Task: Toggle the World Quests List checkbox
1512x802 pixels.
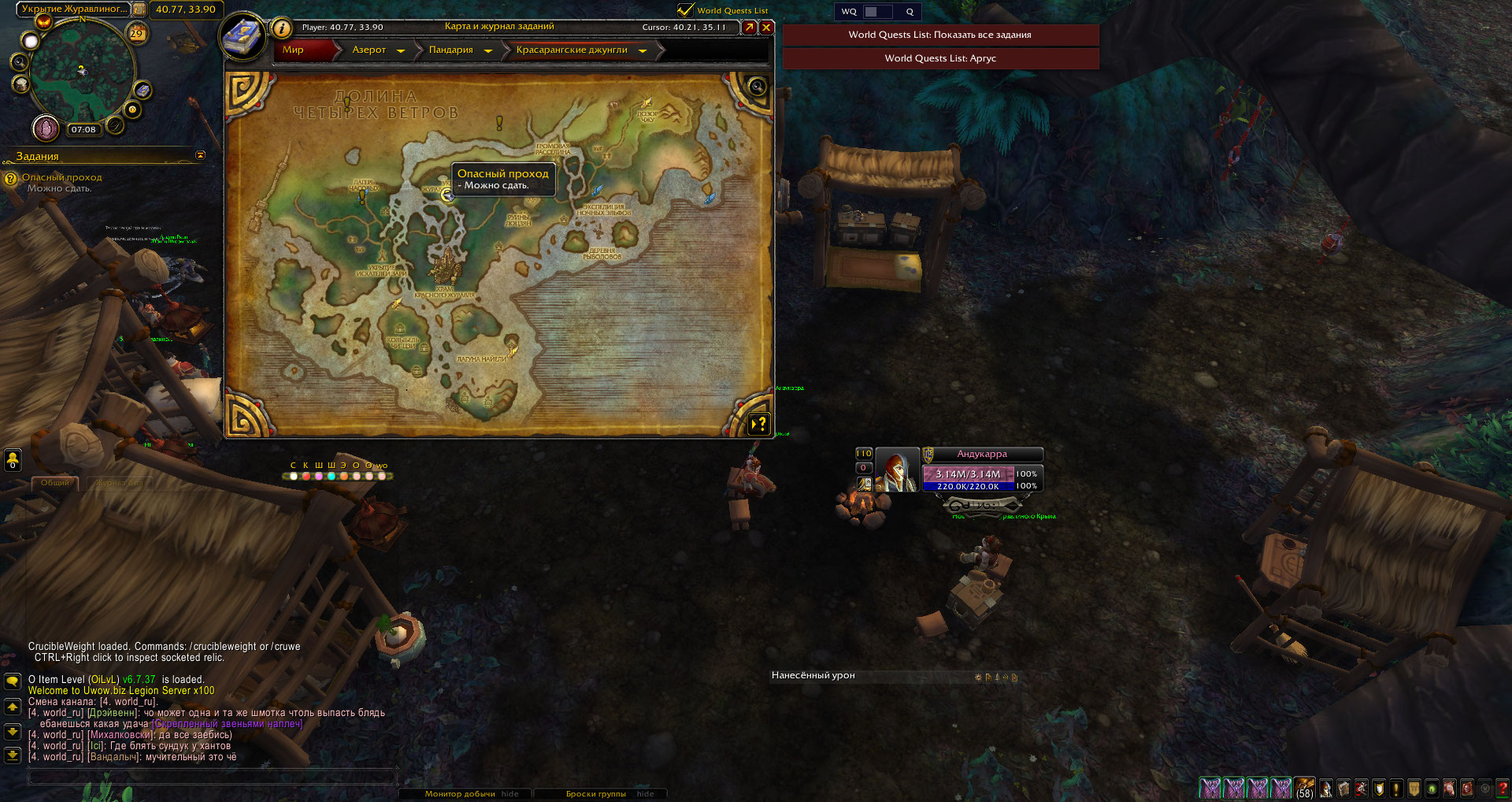Action: [685, 10]
